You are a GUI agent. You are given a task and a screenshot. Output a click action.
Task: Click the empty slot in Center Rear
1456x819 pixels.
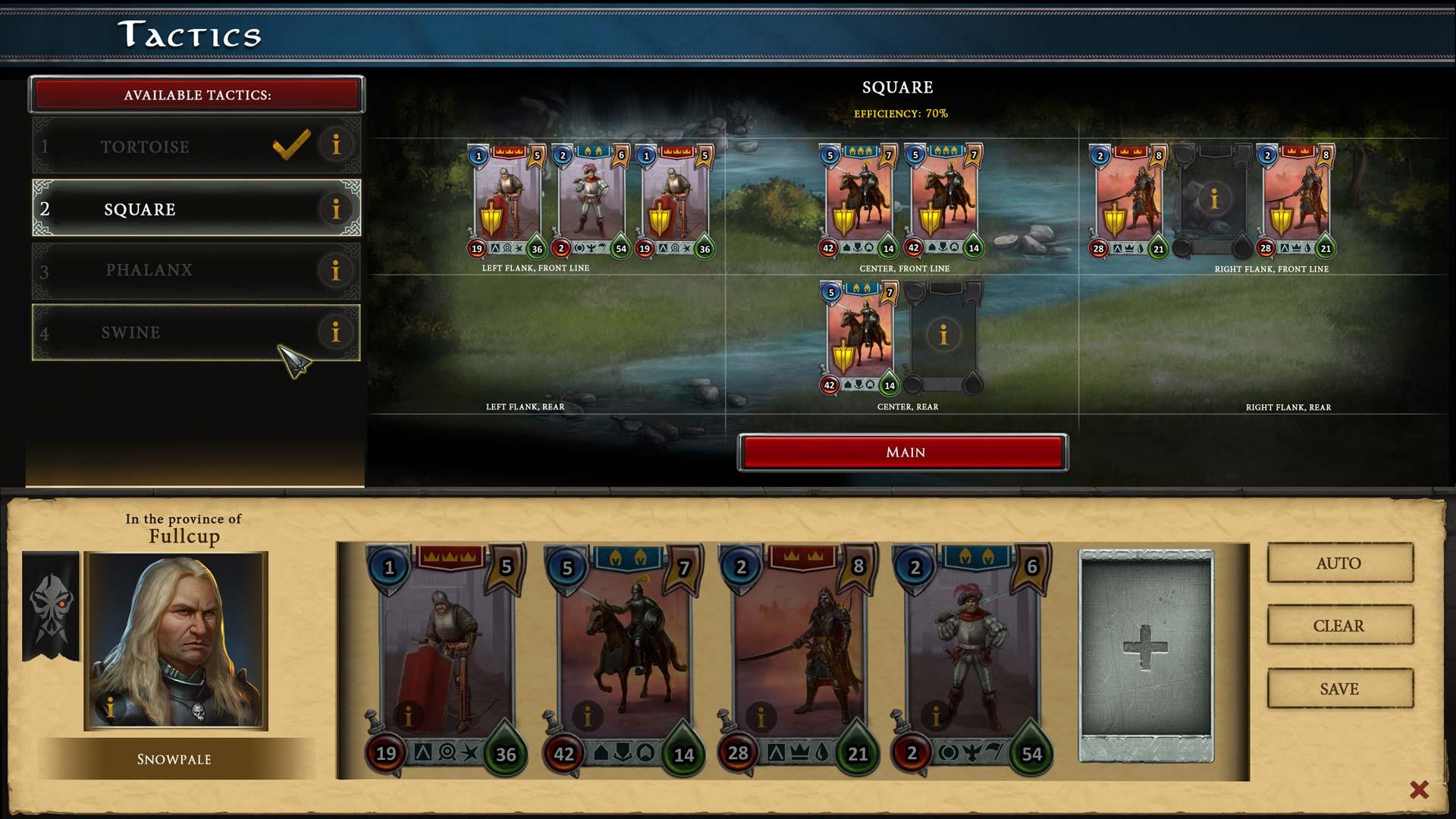pos(943,336)
